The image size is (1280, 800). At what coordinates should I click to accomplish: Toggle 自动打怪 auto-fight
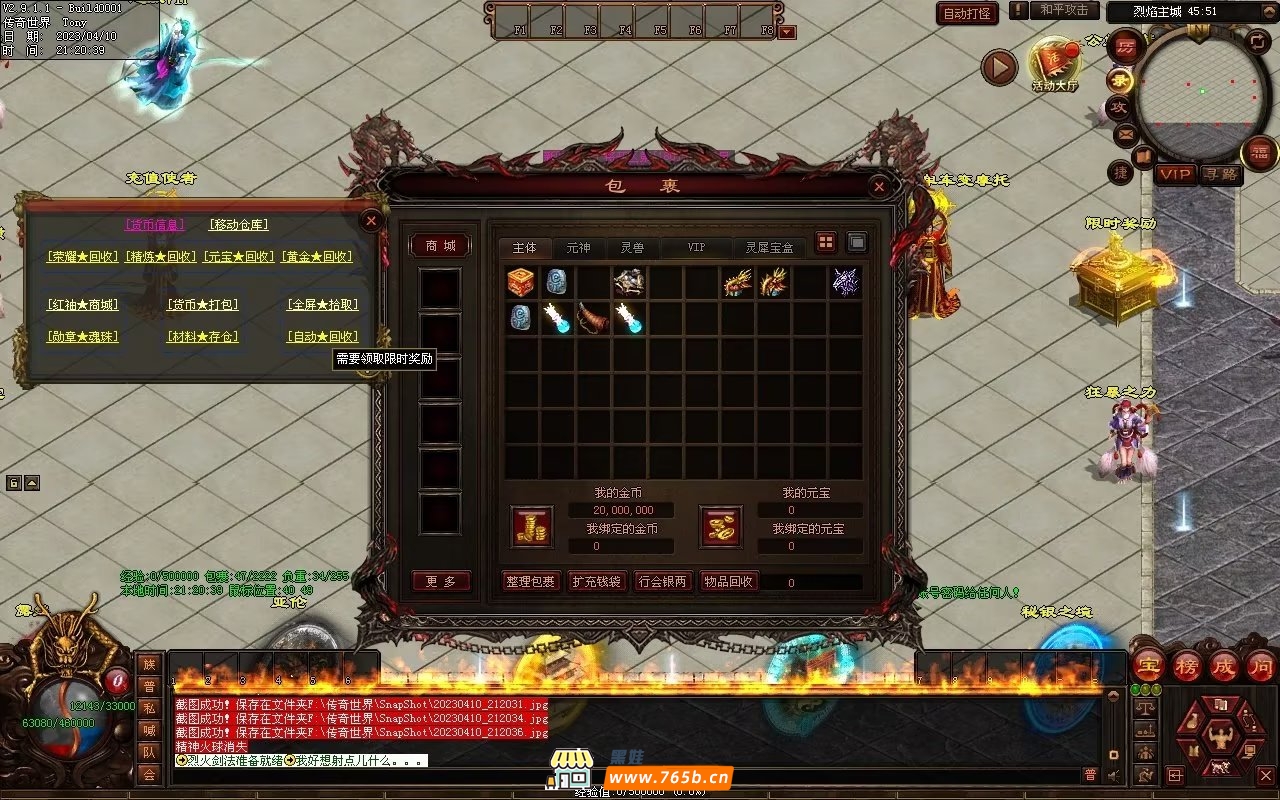967,13
